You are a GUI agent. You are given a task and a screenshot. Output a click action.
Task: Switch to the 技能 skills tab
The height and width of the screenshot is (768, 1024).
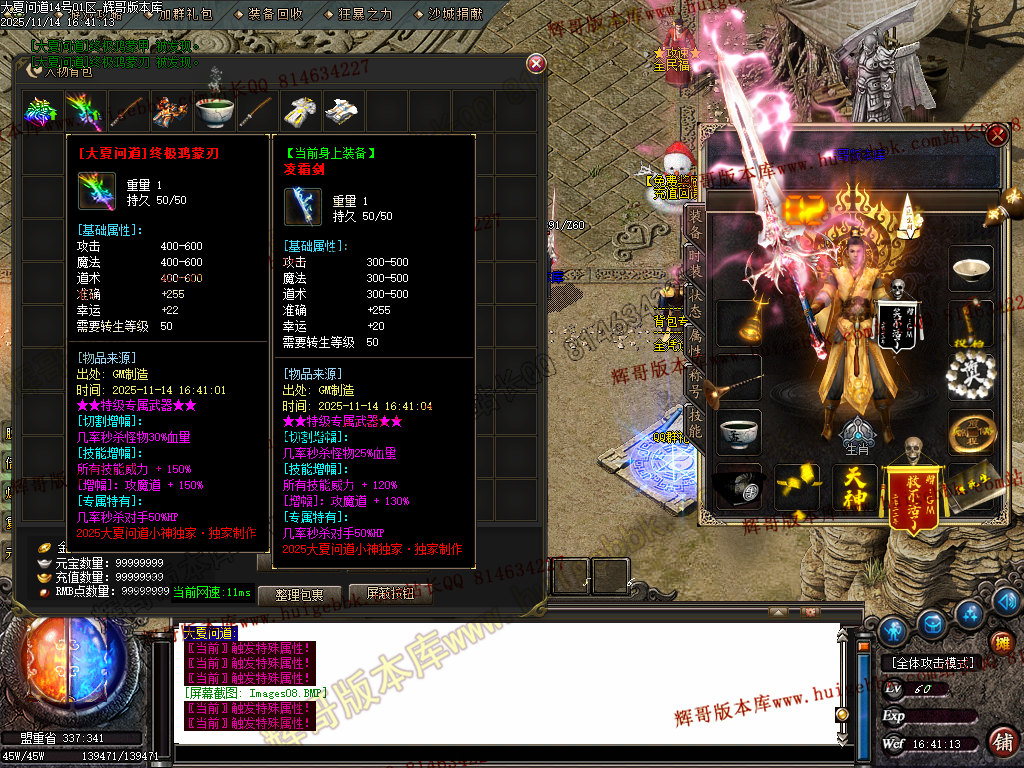[x=694, y=425]
